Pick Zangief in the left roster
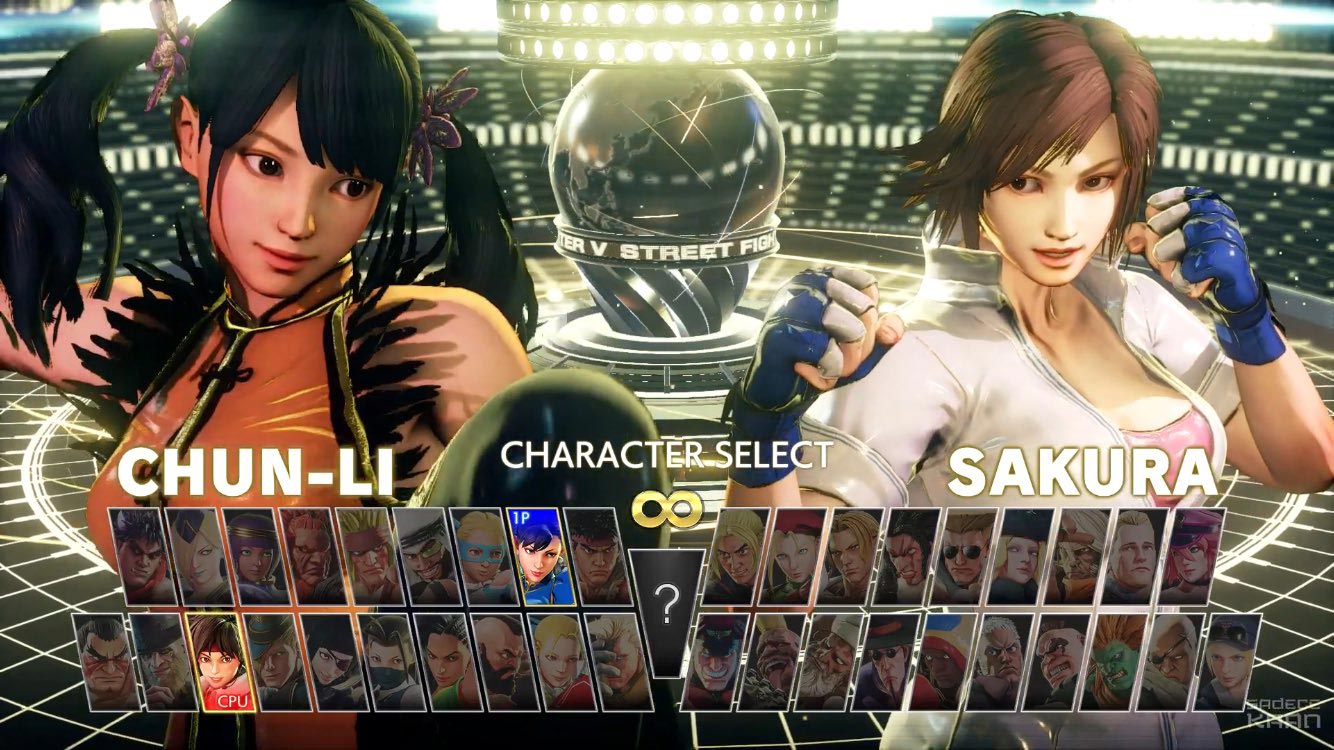The height and width of the screenshot is (750, 1334). (501, 660)
